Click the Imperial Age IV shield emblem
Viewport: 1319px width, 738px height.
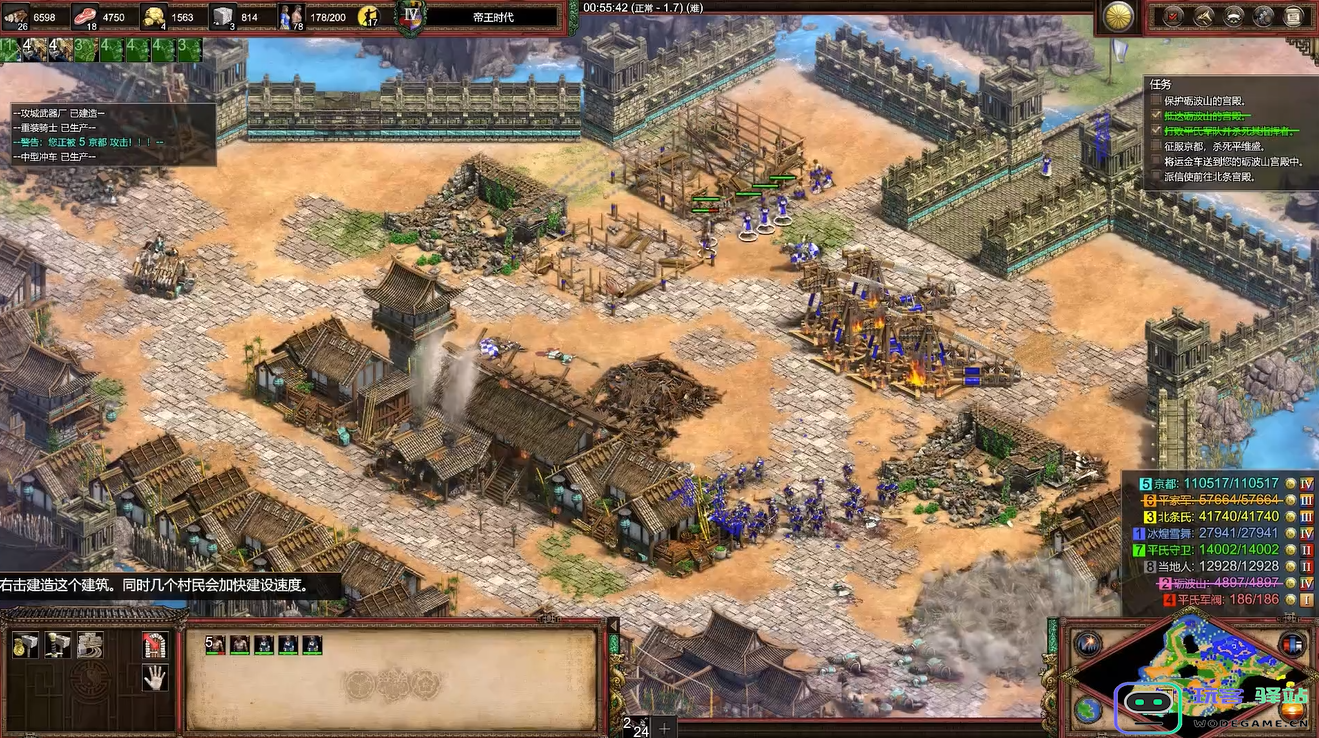pos(410,16)
